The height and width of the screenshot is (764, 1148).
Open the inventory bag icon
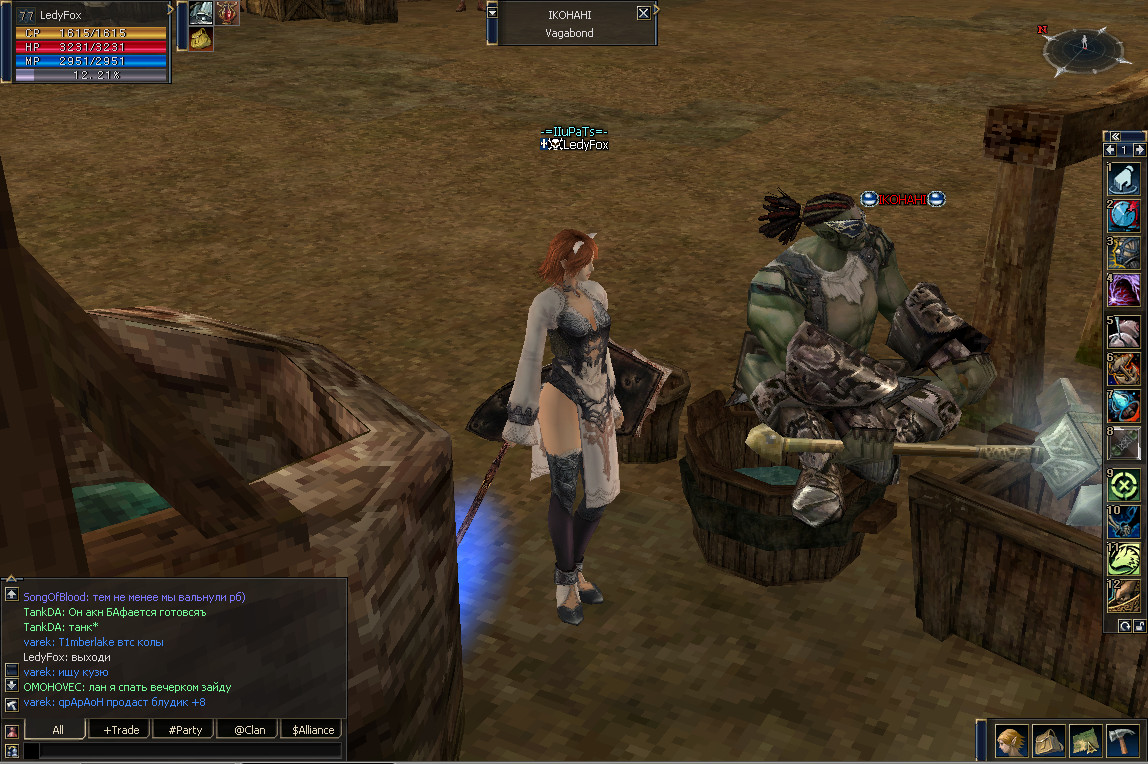coord(1049,742)
